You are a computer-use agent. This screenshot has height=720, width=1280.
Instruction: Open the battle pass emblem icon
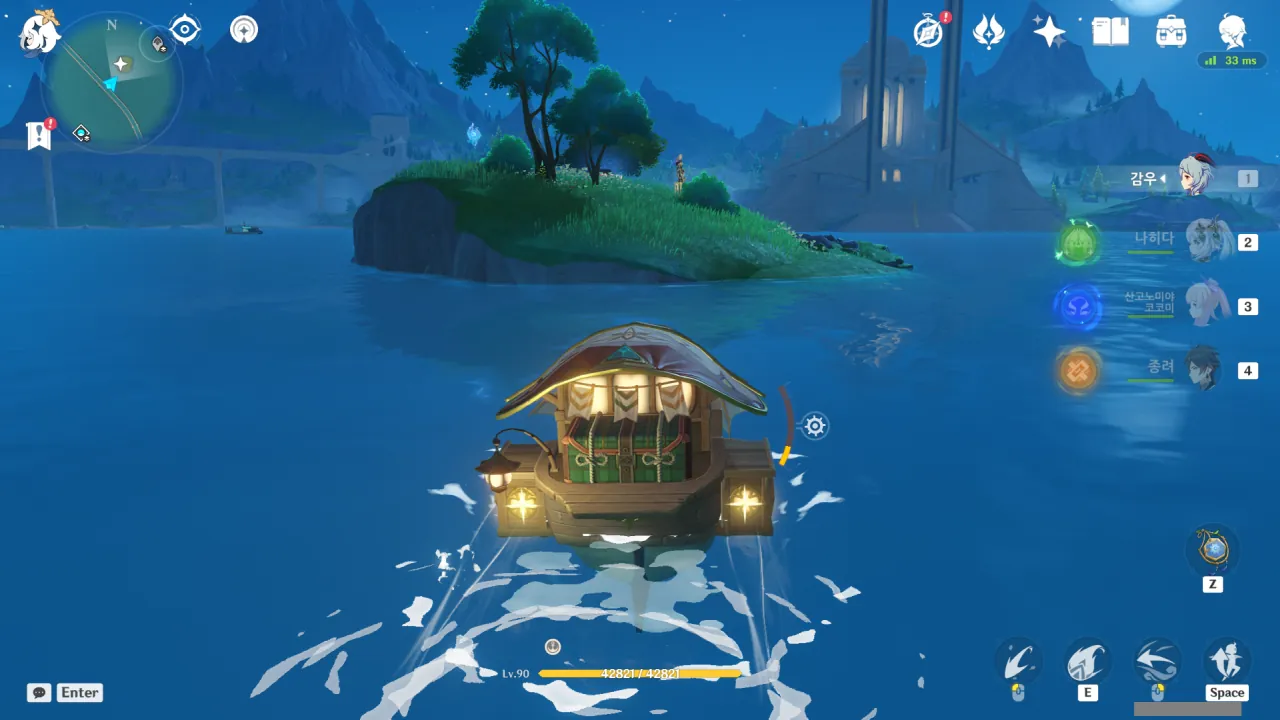(x=989, y=32)
